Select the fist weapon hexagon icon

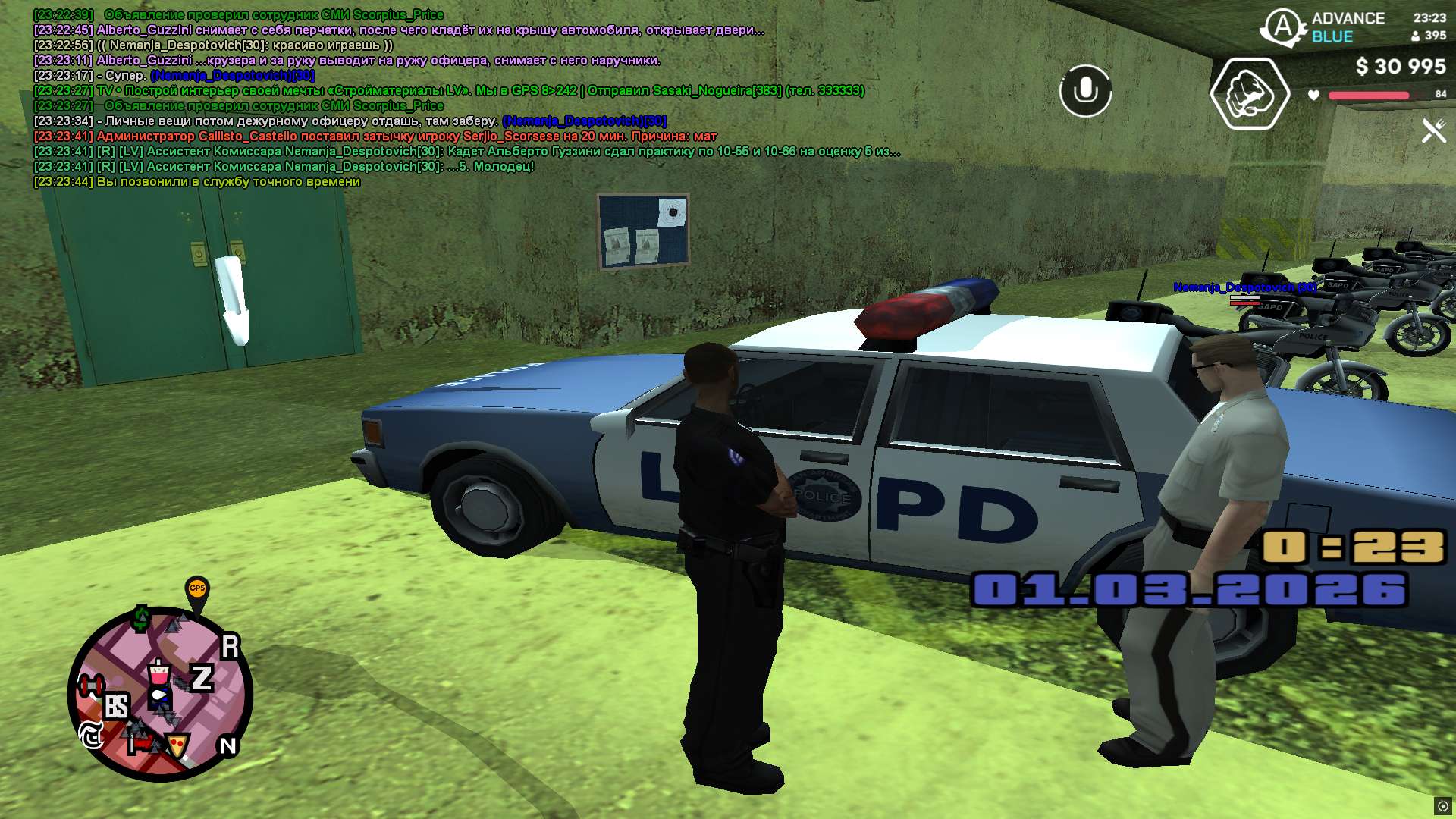pos(1250,94)
